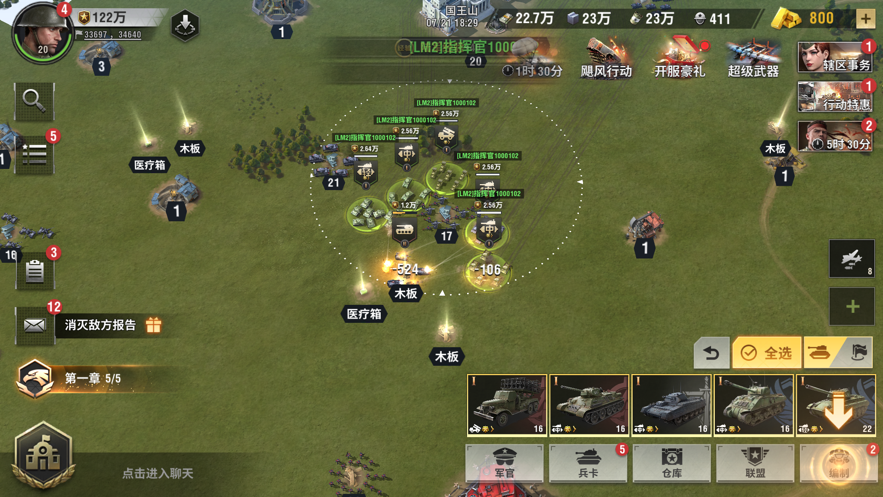883x497 pixels.
Task: Open the 开服豪礼 gift event
Action: click(x=680, y=58)
